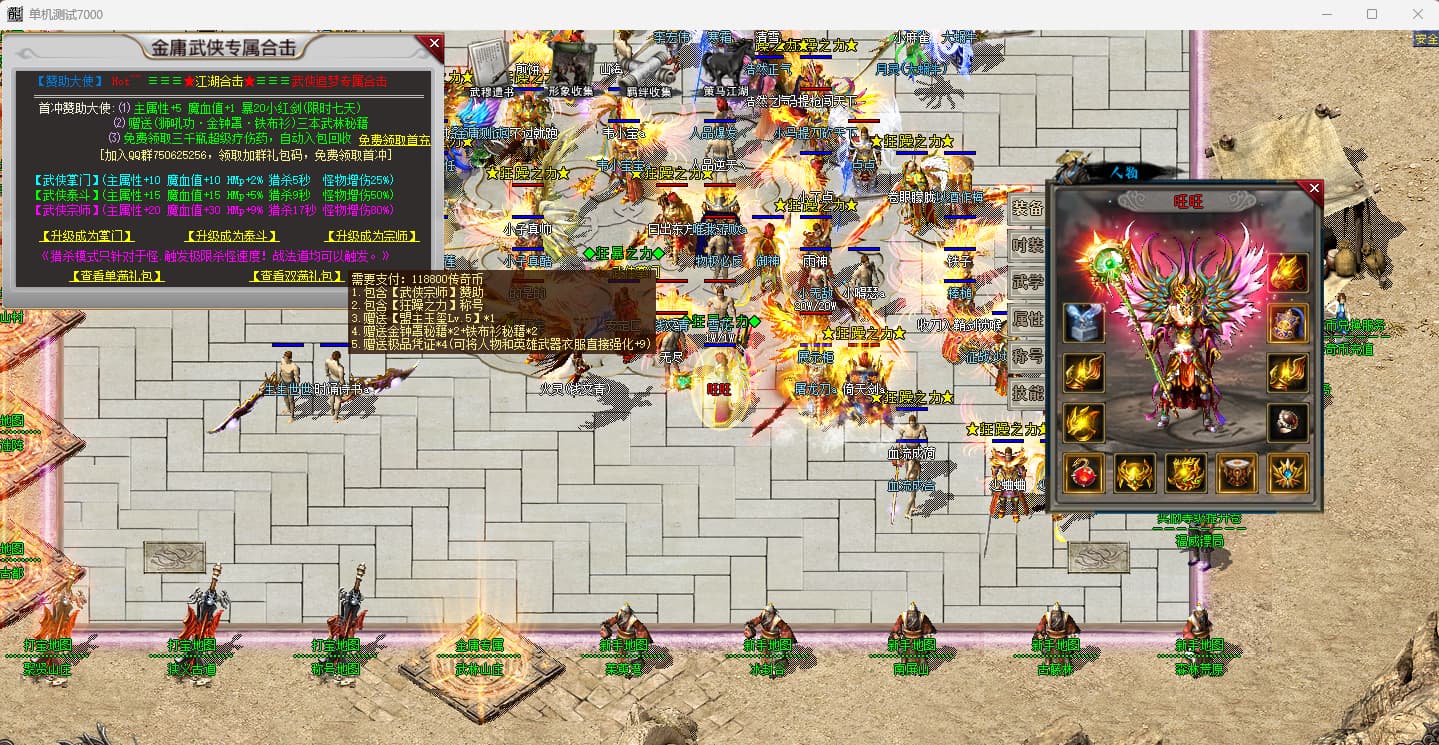Switch to the 属性 tab
1439x745 pixels.
pyautogui.click(x=1027, y=320)
